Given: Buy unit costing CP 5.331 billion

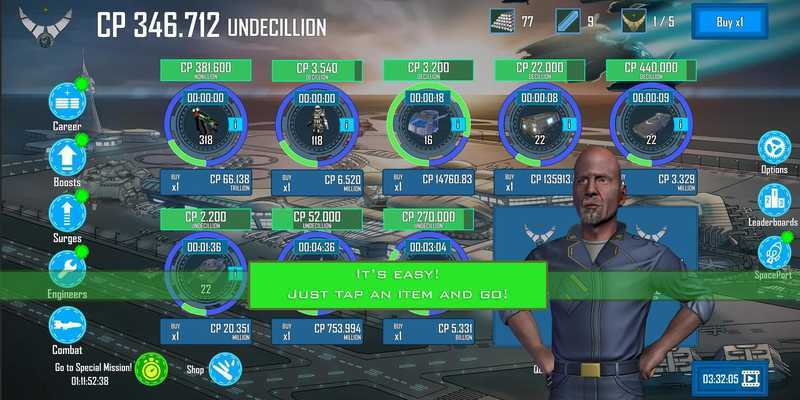Looking at the screenshot, I should pos(429,332).
